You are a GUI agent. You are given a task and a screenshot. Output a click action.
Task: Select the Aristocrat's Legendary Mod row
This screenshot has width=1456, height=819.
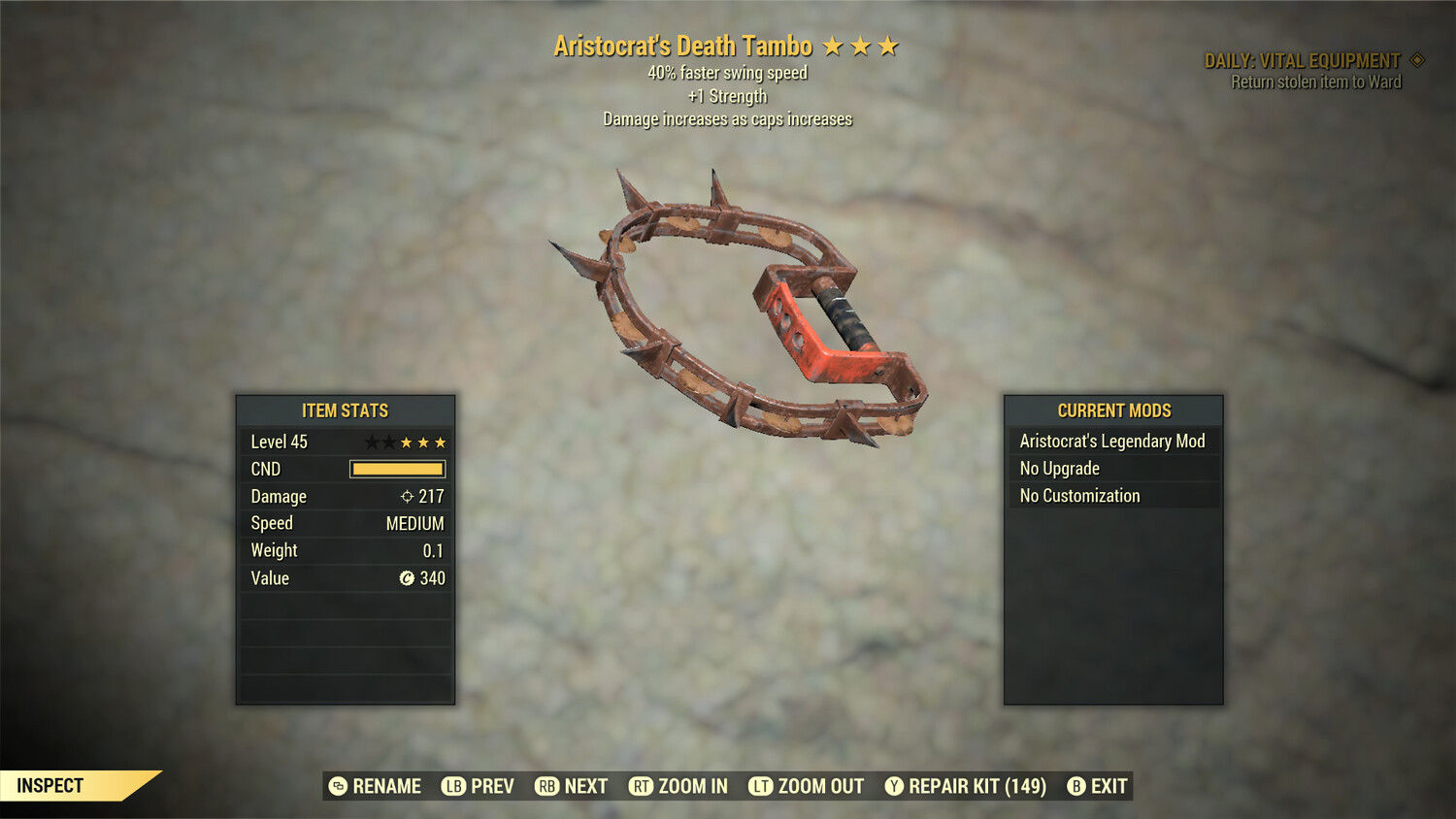tap(1112, 442)
